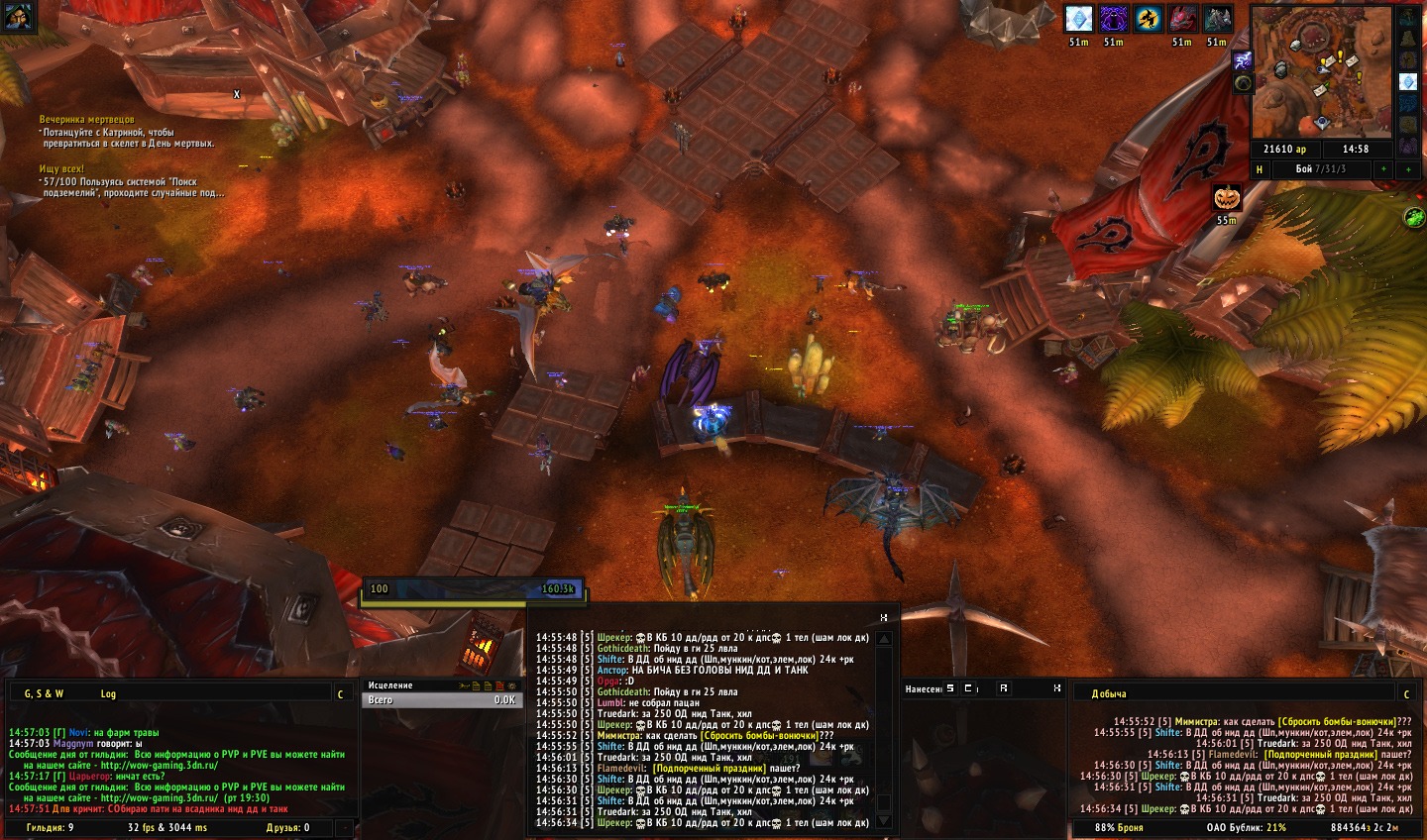This screenshot has width=1427, height=840.
Task: Close the Нанесено damage meter window
Action: pyautogui.click(x=1056, y=688)
